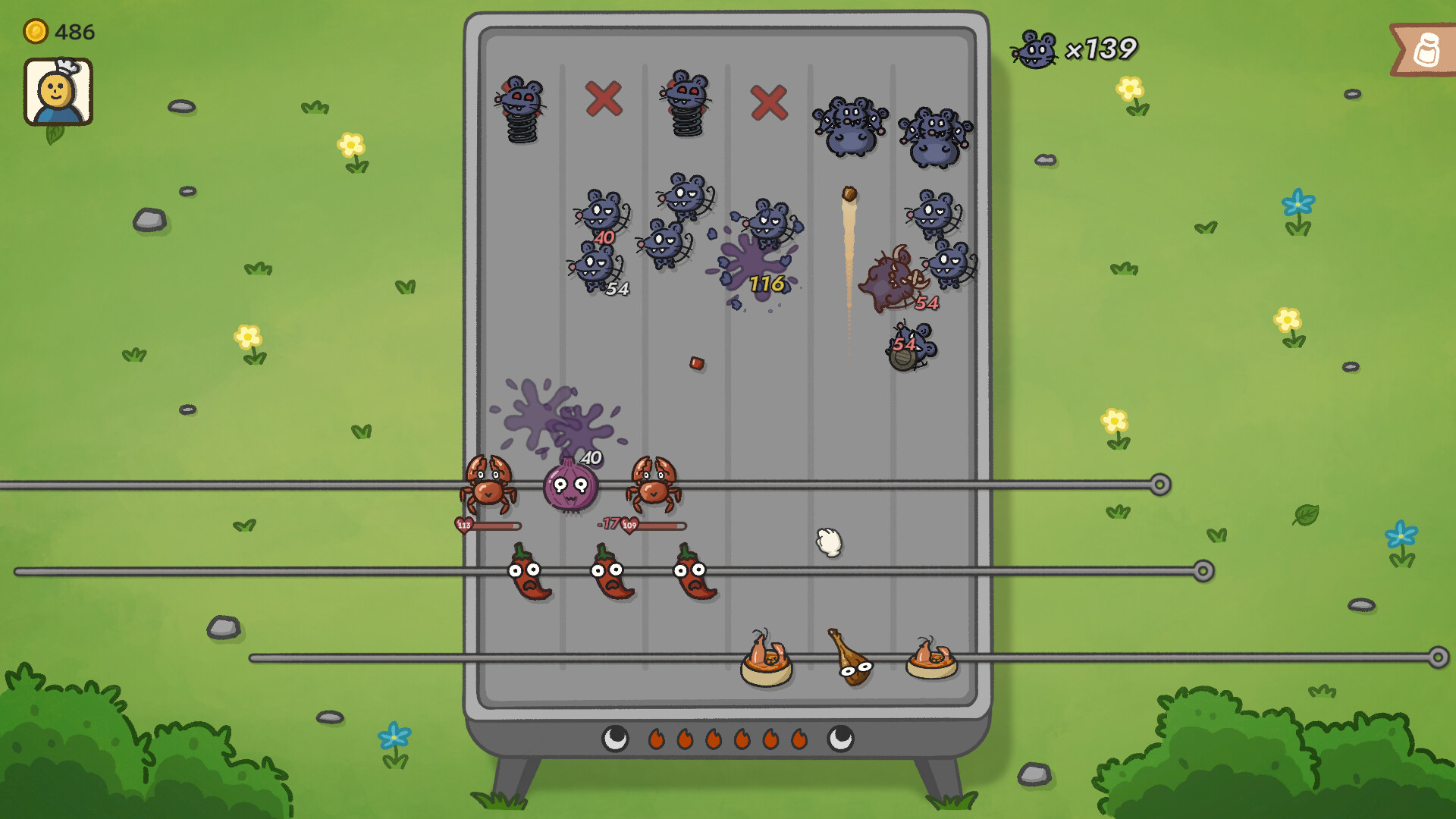Open the chef portrait in the corner
The width and height of the screenshot is (1456, 819).
click(58, 92)
